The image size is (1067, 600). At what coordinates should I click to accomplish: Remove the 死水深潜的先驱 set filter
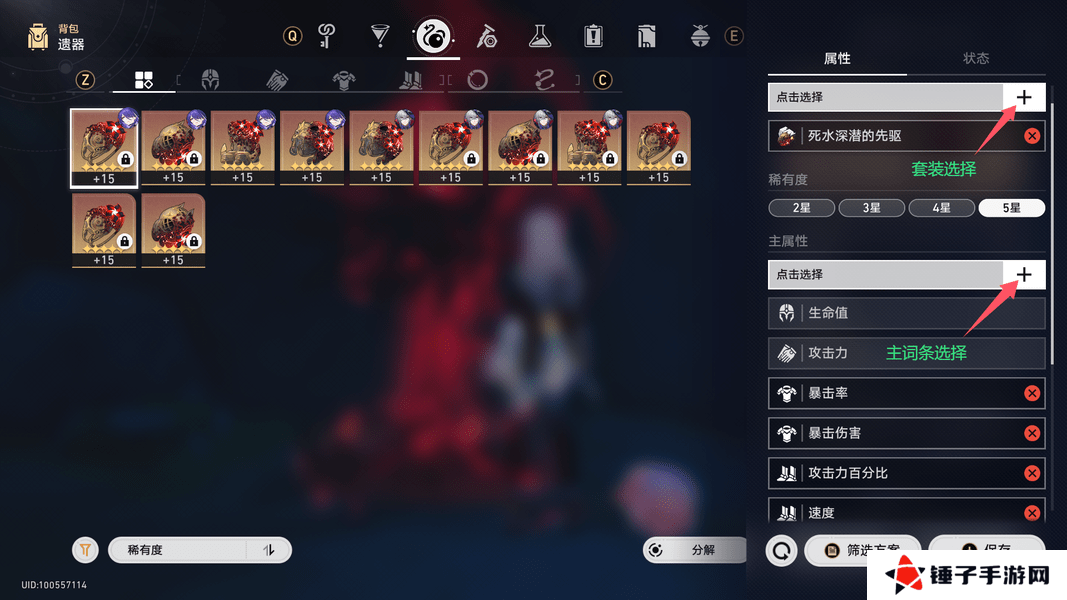[1032, 136]
